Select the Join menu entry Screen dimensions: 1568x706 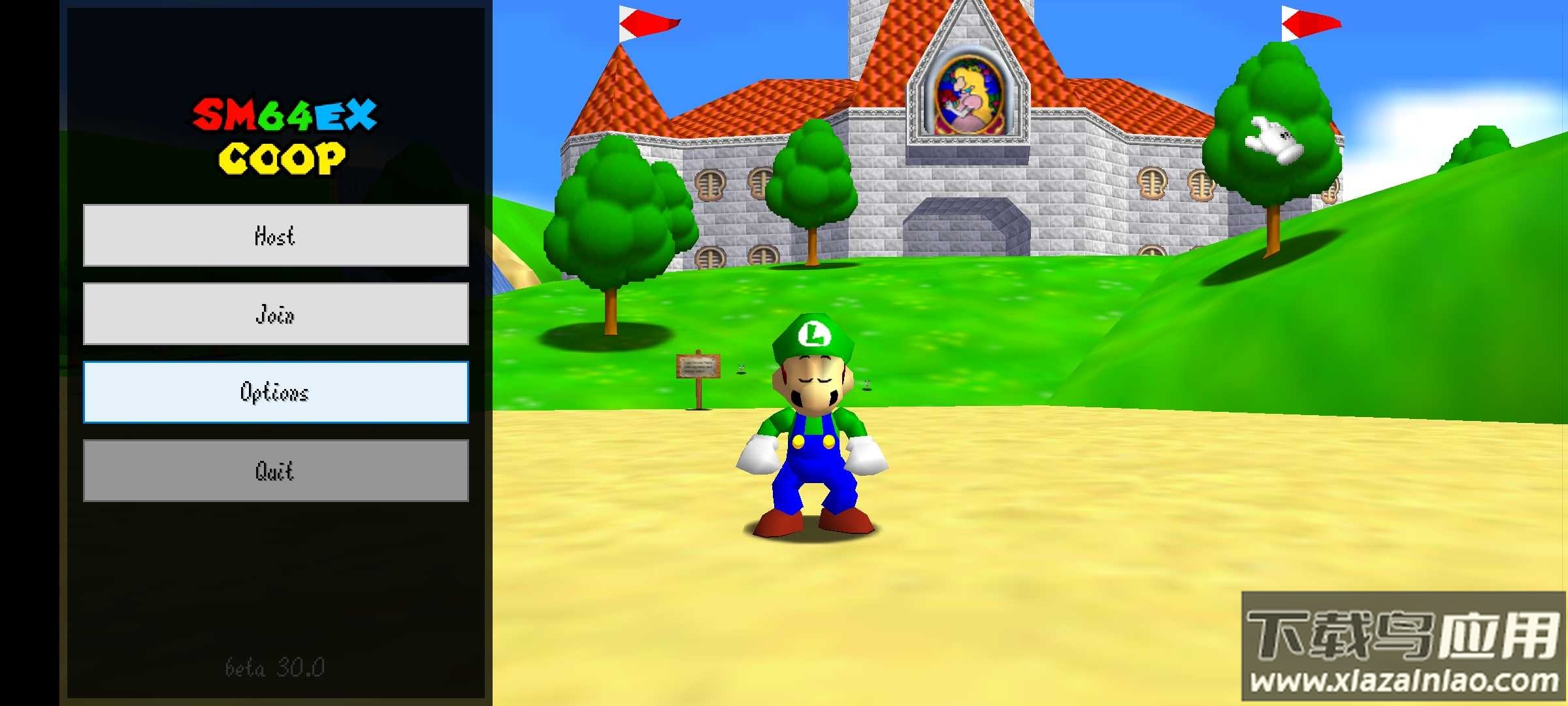274,314
